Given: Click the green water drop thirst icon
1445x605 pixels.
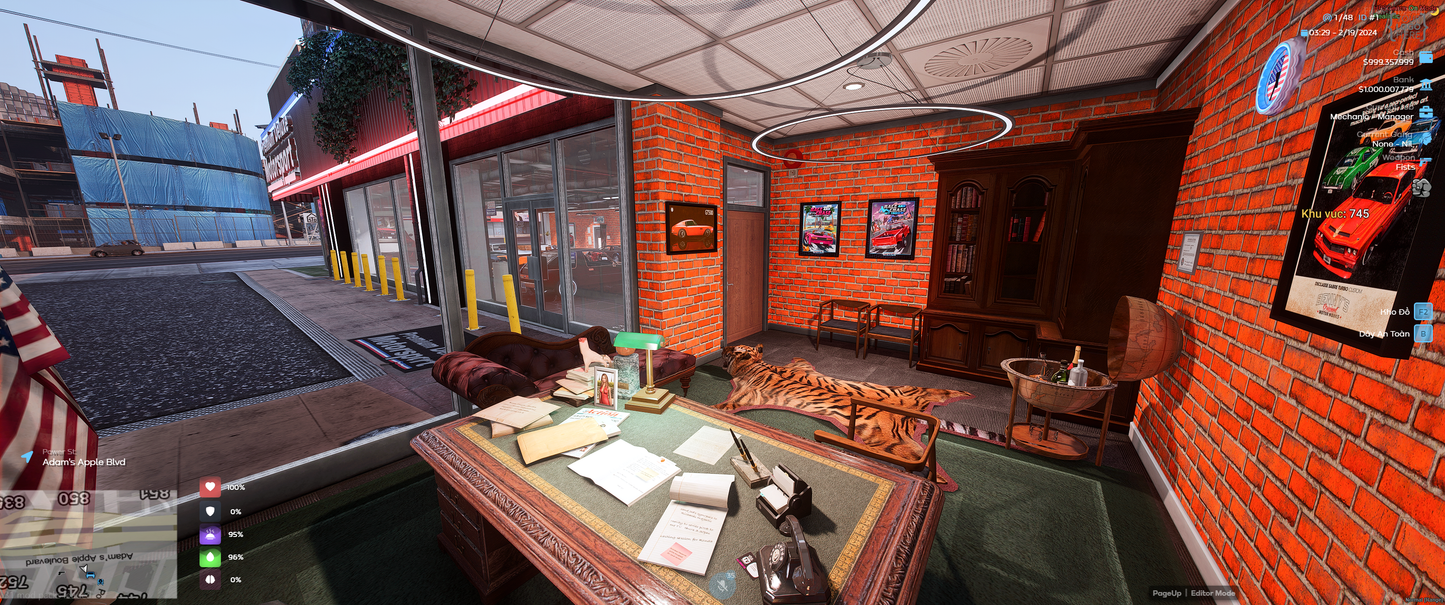Looking at the screenshot, I should 210,557.
